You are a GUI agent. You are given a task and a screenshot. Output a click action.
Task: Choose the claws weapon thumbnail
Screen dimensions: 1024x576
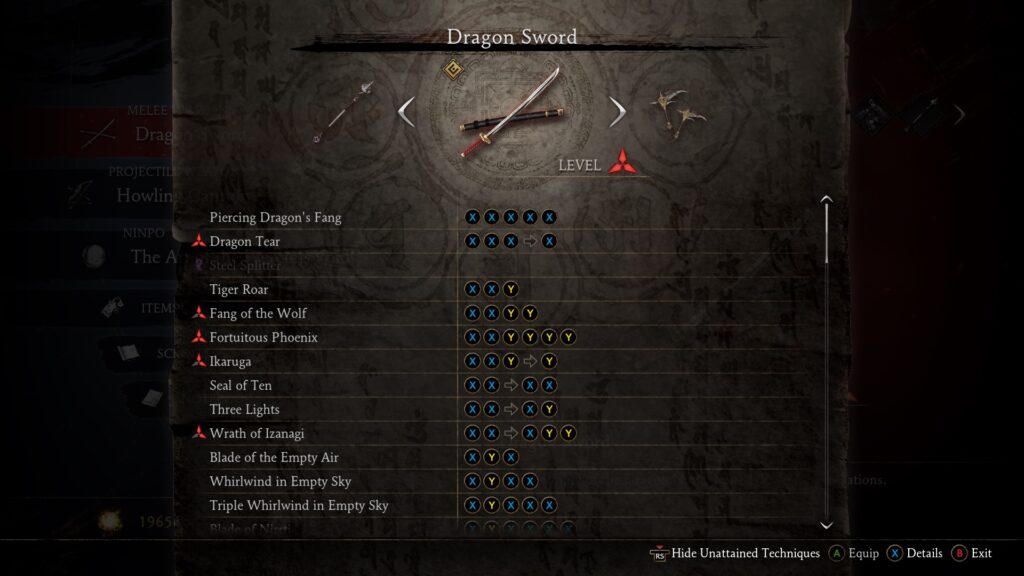coord(678,111)
